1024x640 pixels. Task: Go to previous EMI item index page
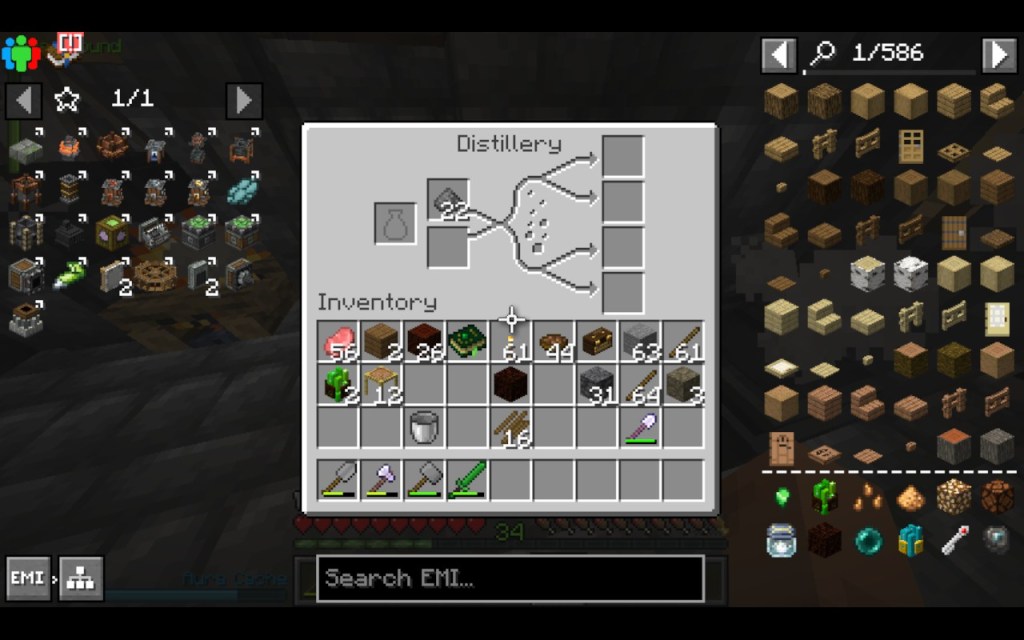tap(779, 55)
